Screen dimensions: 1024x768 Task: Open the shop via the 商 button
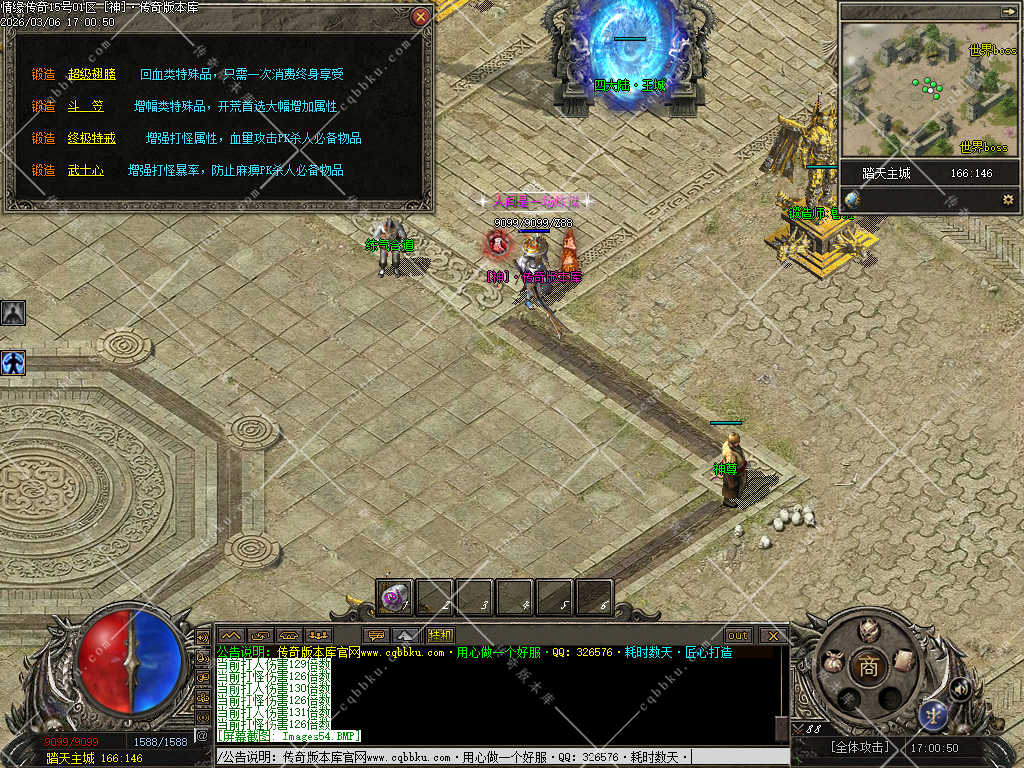click(x=868, y=667)
